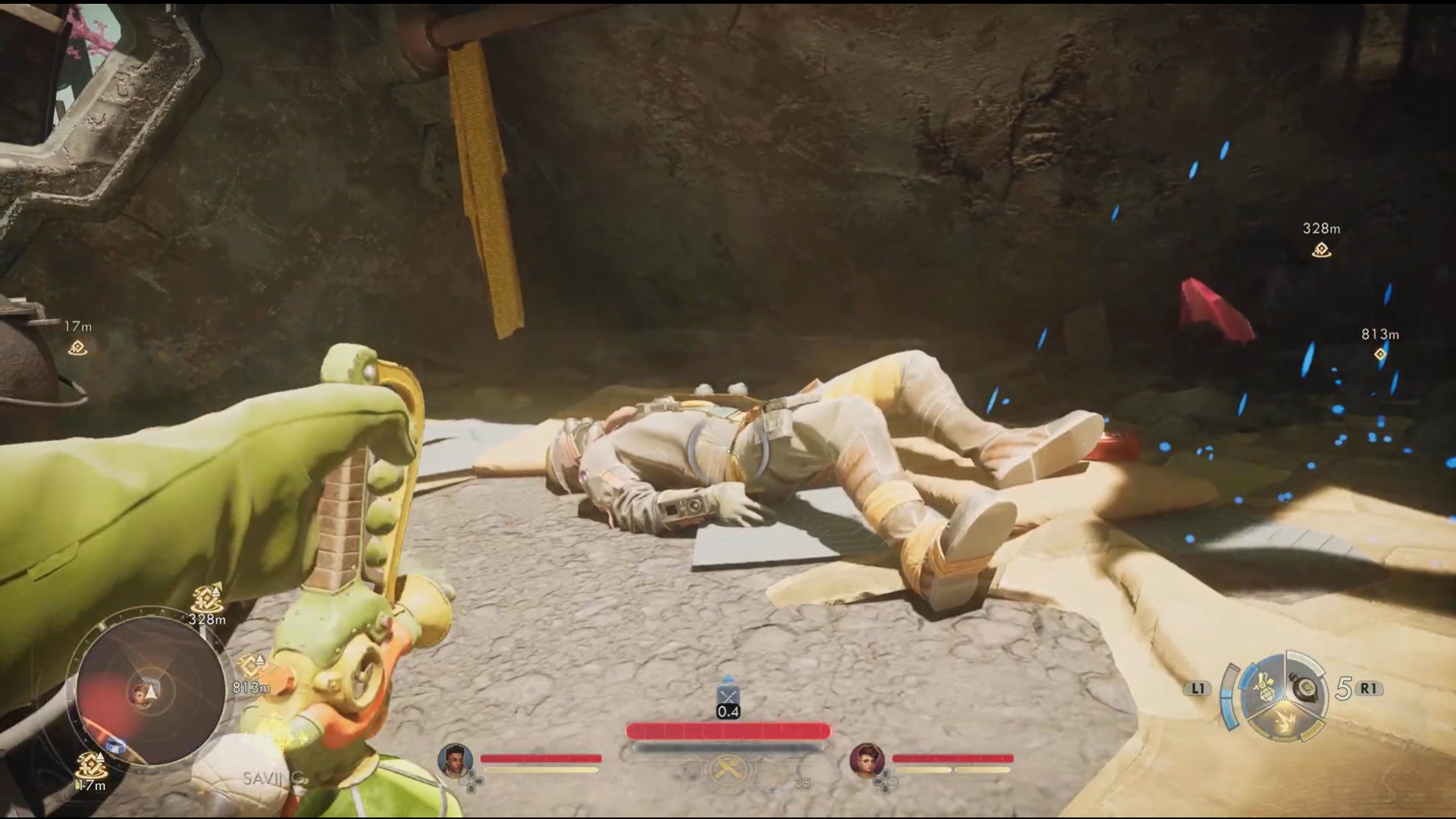Image resolution: width=1456 pixels, height=819 pixels.
Task: Click the 813m diamond waypoint icon
Action: 1380,353
